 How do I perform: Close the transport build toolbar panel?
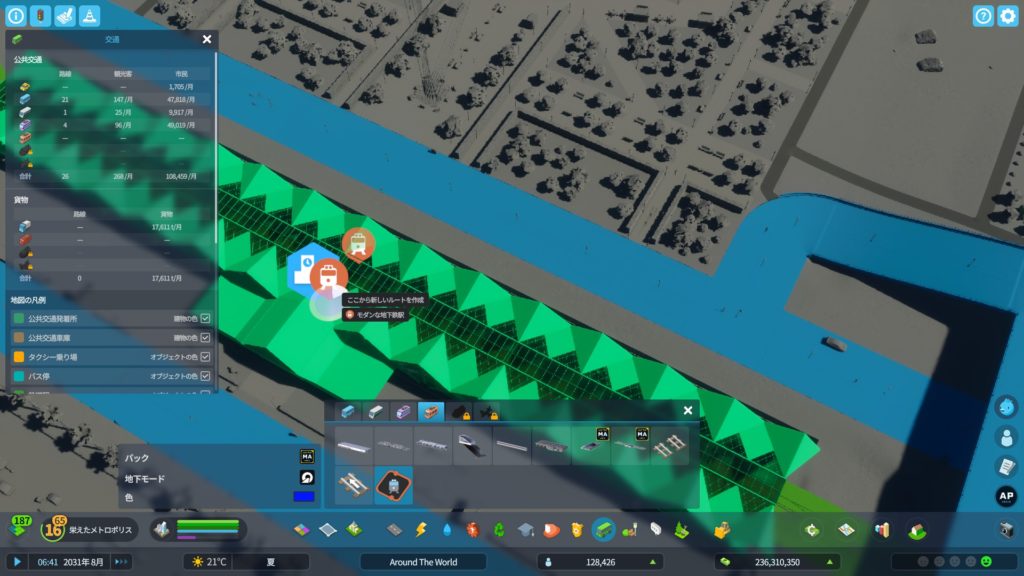pos(688,410)
